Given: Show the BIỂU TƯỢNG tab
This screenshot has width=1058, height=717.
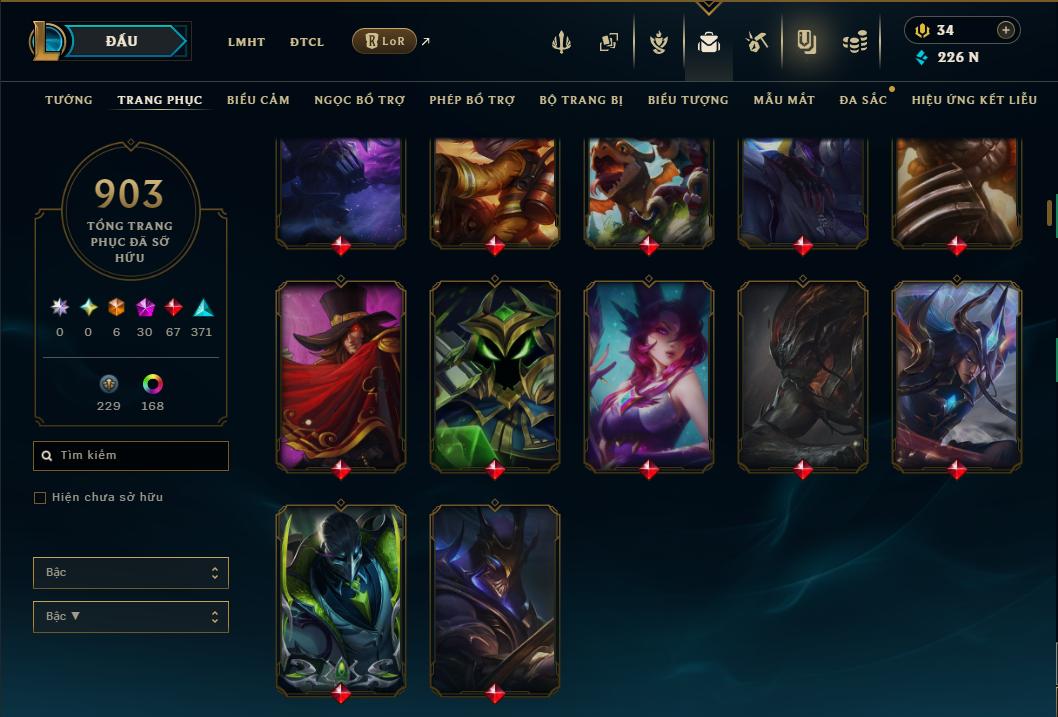Looking at the screenshot, I should coord(688,100).
